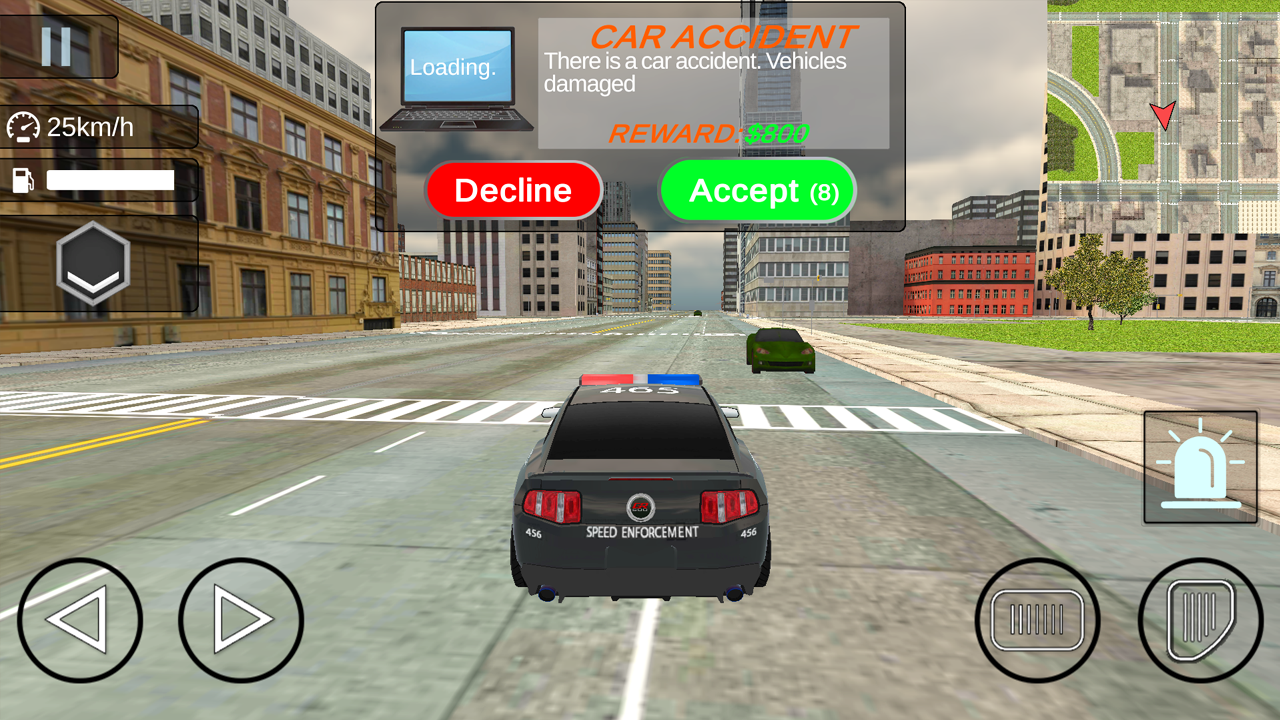Tap the fuel gauge icon

coord(22,180)
